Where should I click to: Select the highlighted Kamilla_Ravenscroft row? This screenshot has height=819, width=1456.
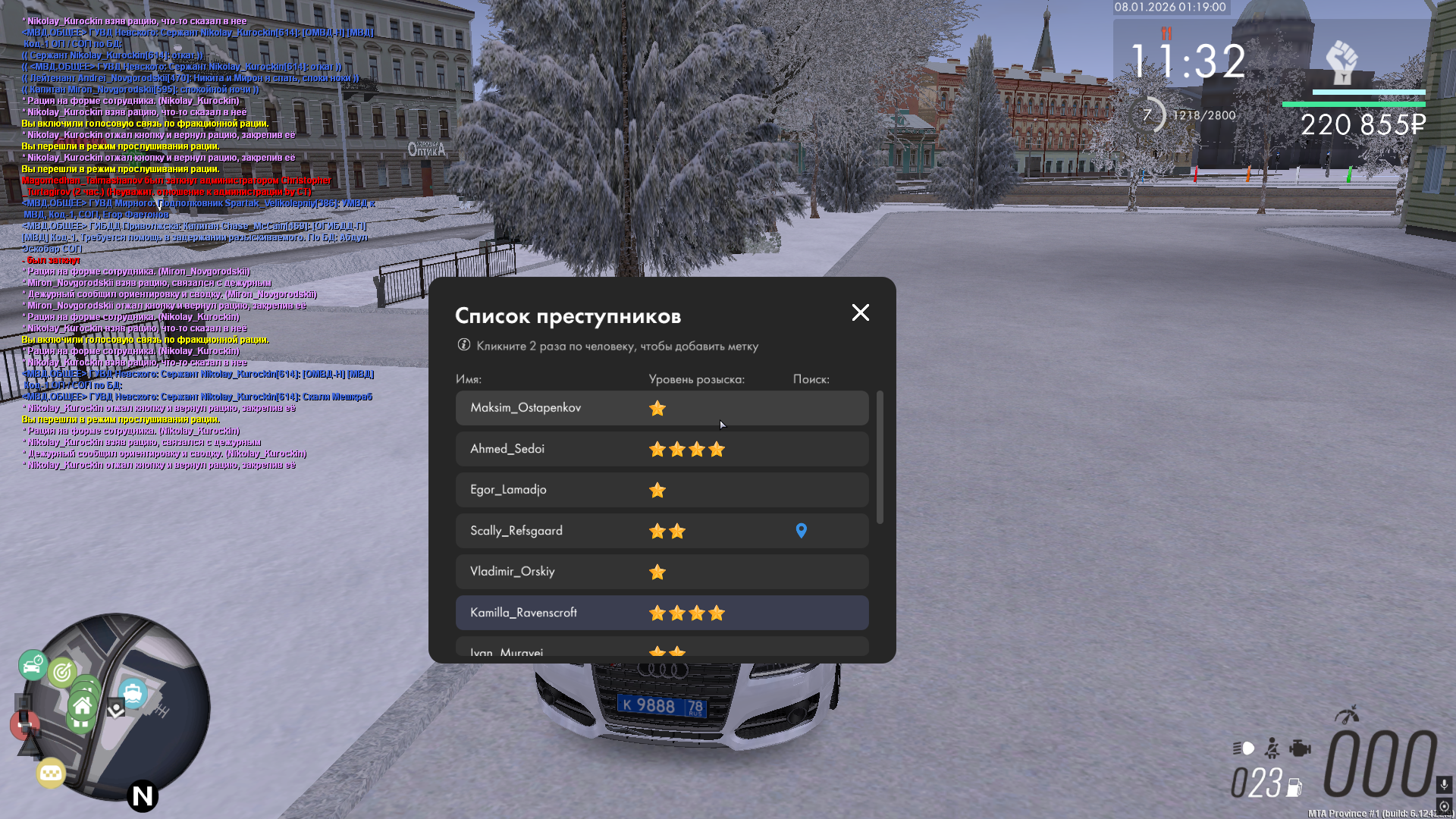661,613
